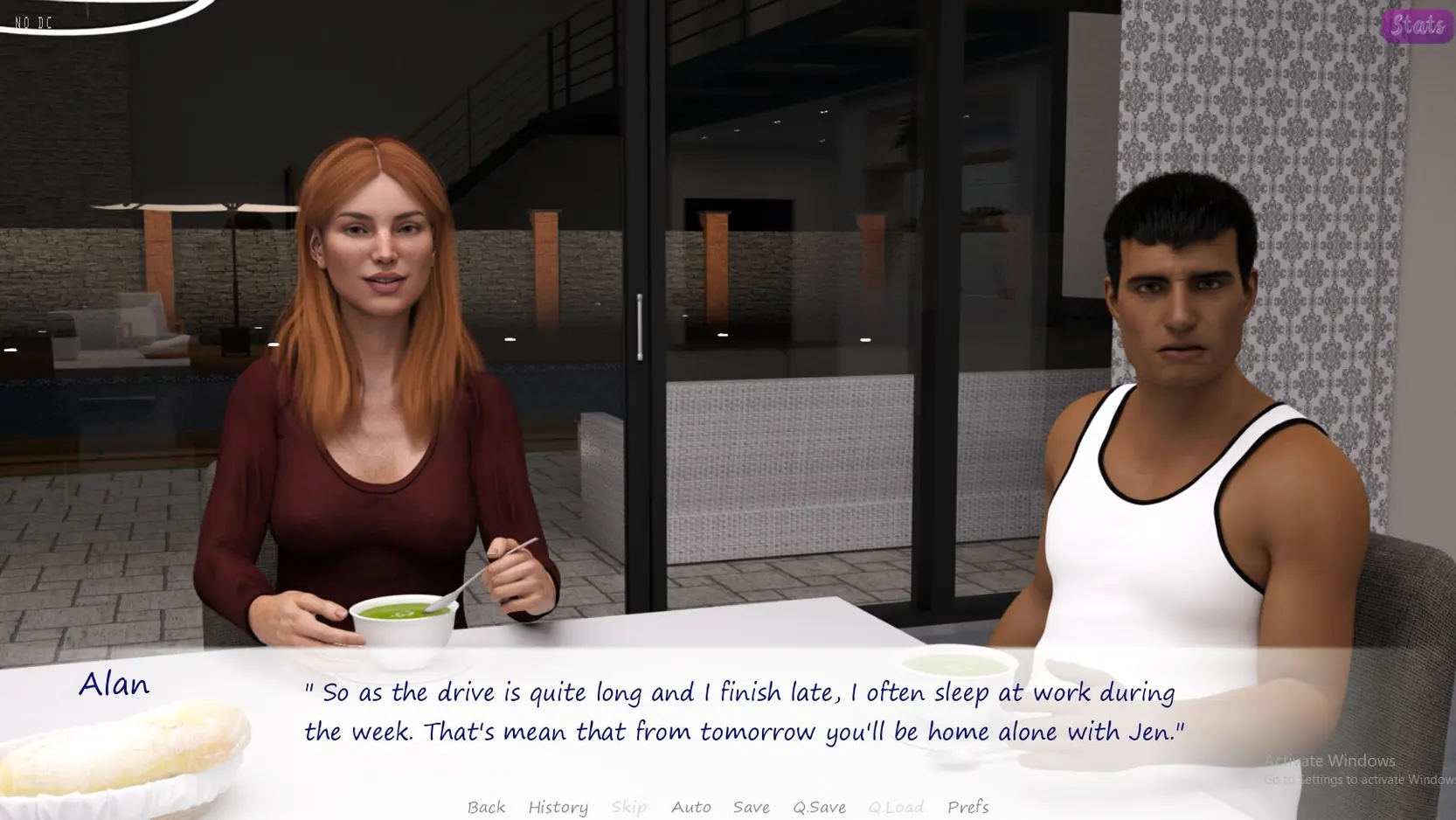Open the Prefs settings screen
This screenshot has width=1456, height=820.
point(968,806)
